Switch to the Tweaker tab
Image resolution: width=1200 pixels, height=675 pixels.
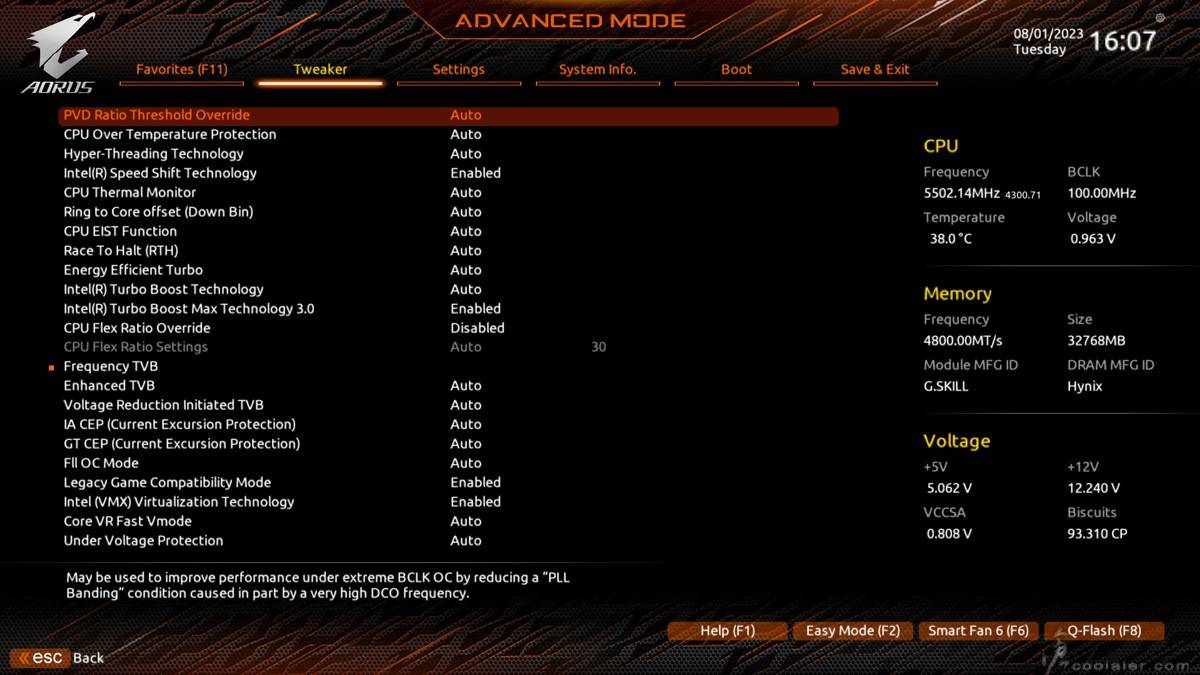tap(320, 69)
